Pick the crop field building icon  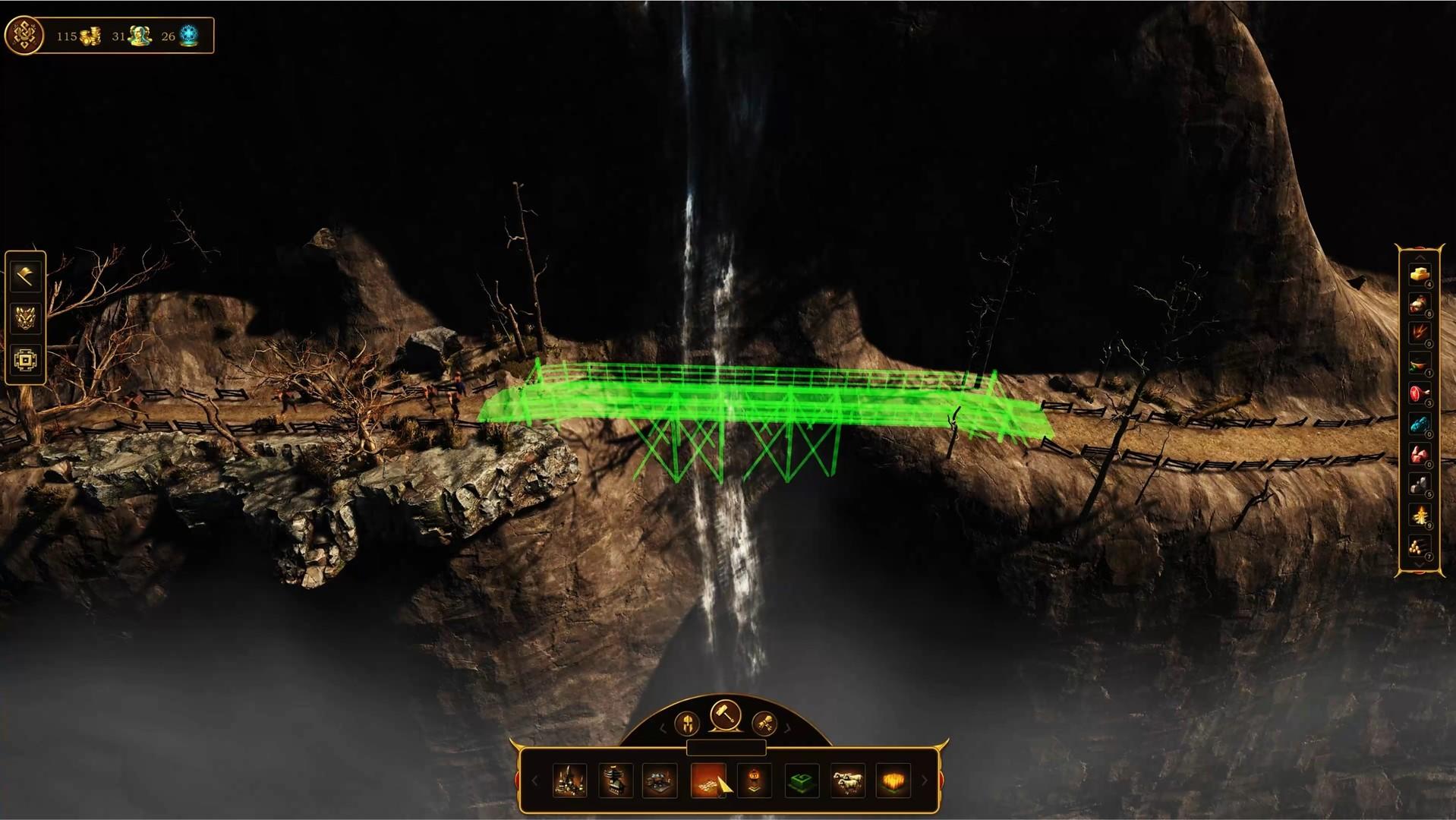tap(893, 779)
